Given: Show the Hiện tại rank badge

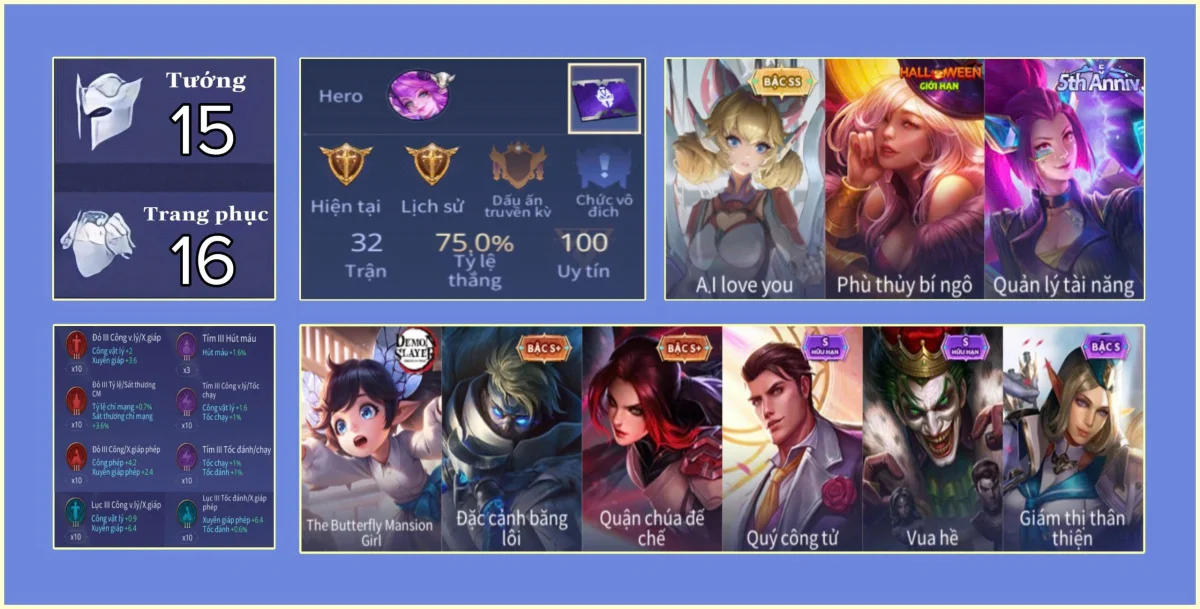Looking at the screenshot, I should [346, 165].
